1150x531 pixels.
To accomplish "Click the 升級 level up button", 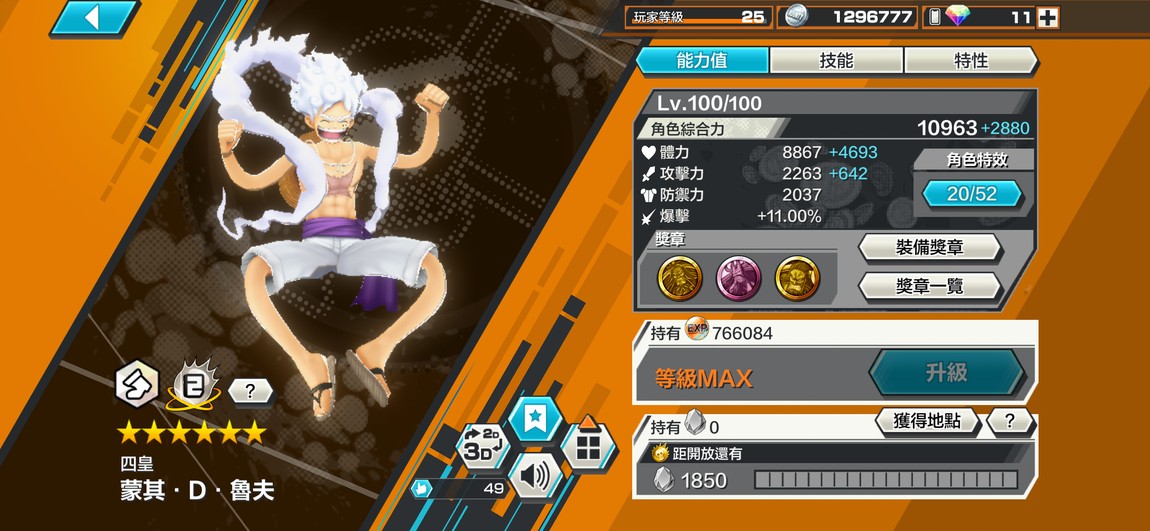I will click(945, 373).
